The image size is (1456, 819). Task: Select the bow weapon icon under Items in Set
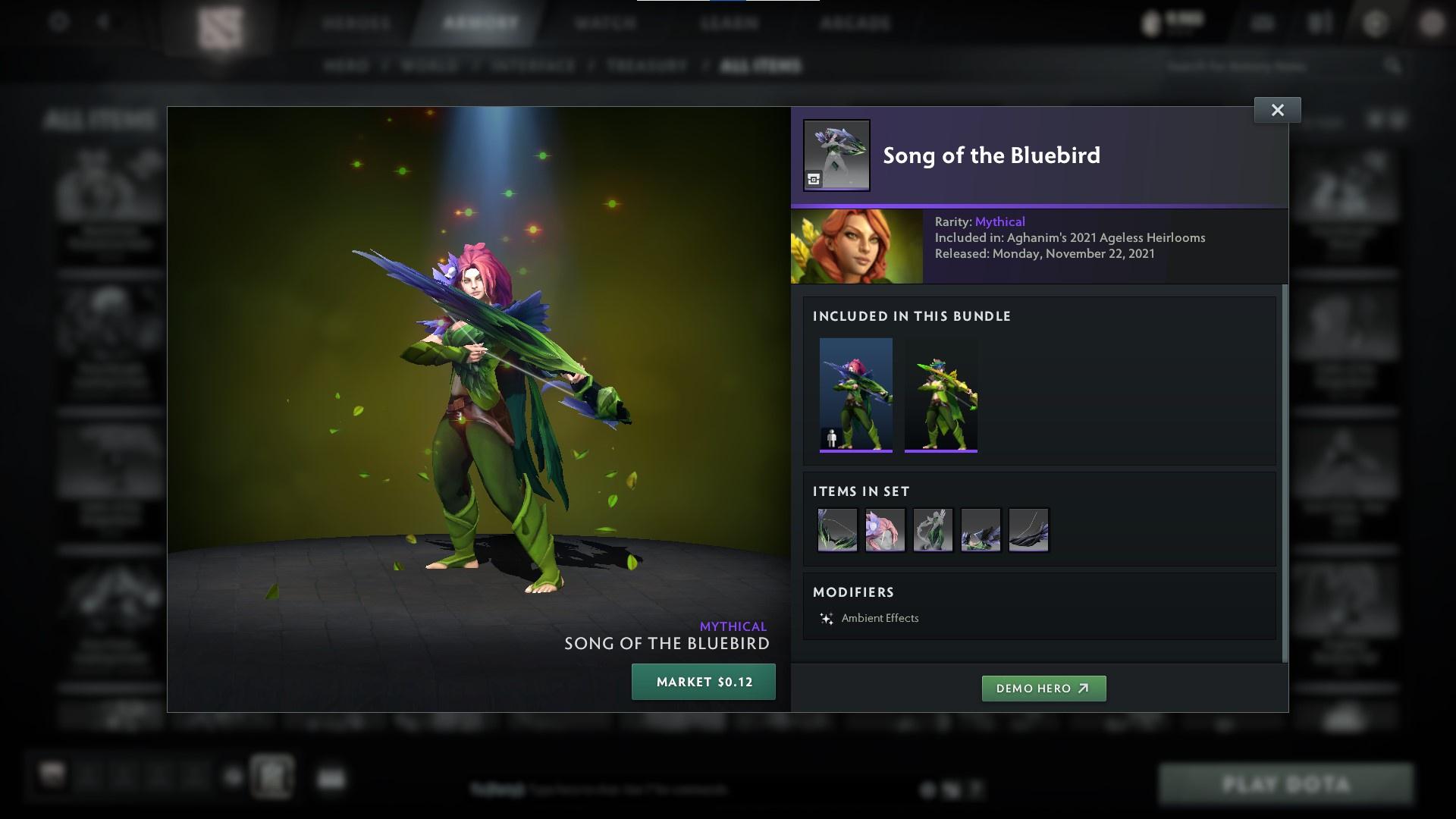click(837, 530)
